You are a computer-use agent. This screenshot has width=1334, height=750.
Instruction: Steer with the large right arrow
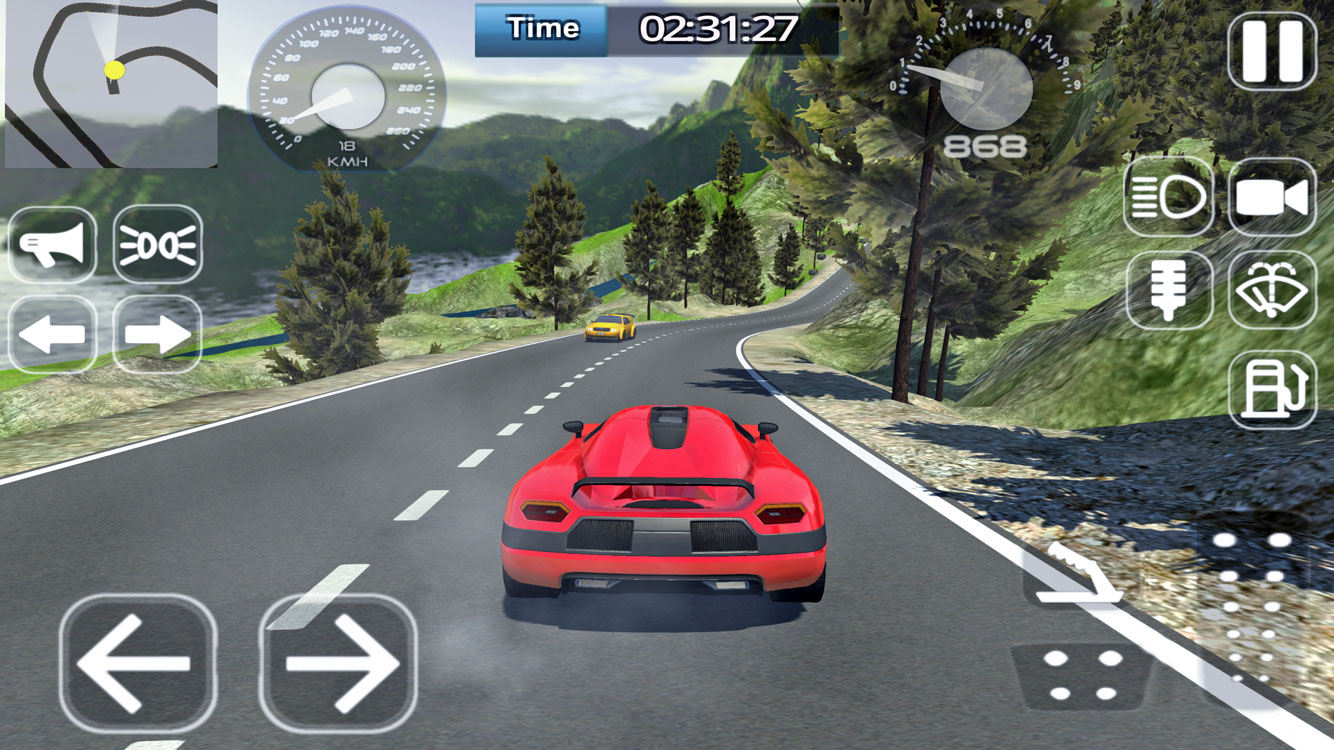(x=338, y=663)
